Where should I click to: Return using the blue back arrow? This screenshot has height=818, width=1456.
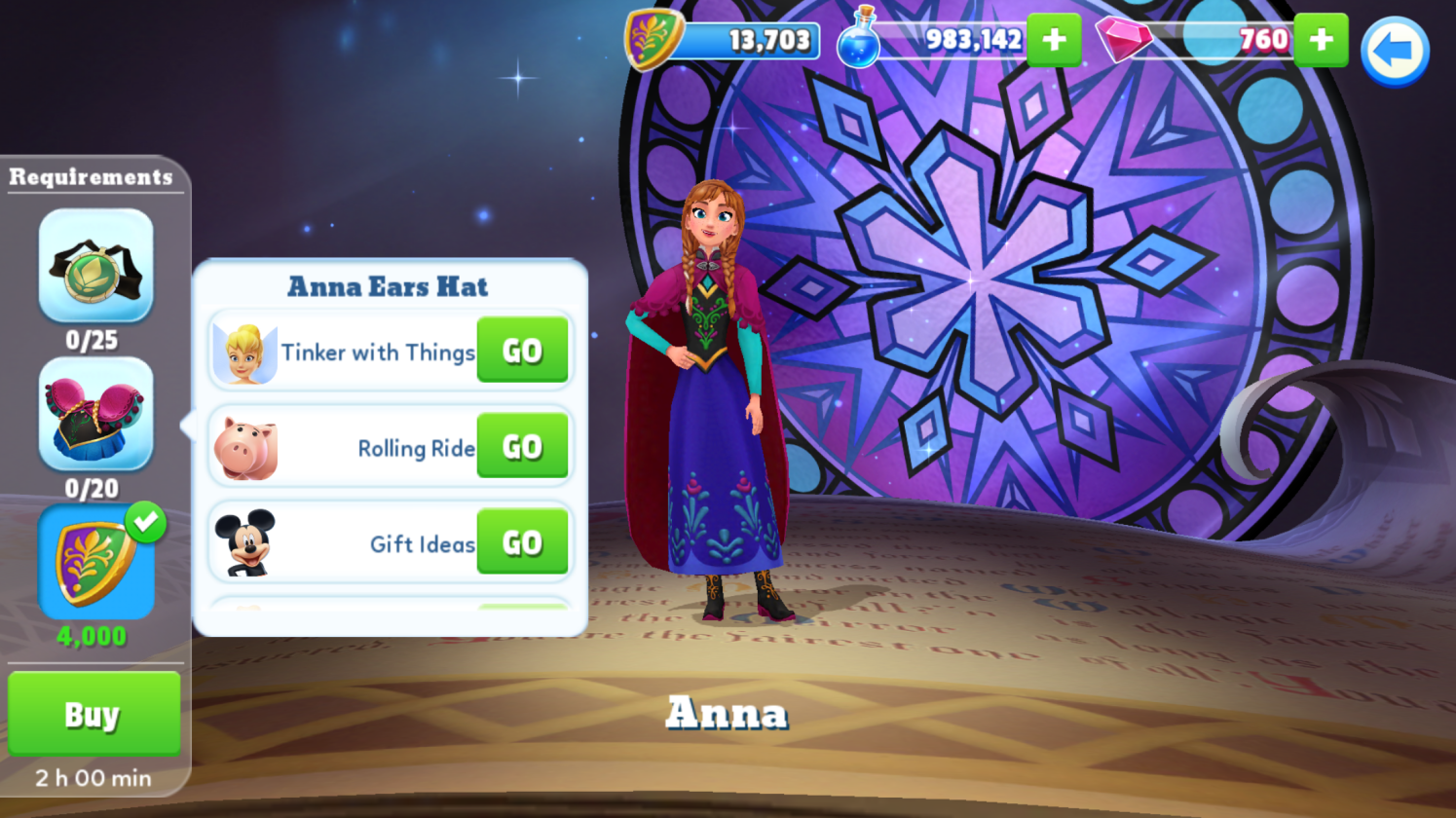click(x=1394, y=52)
